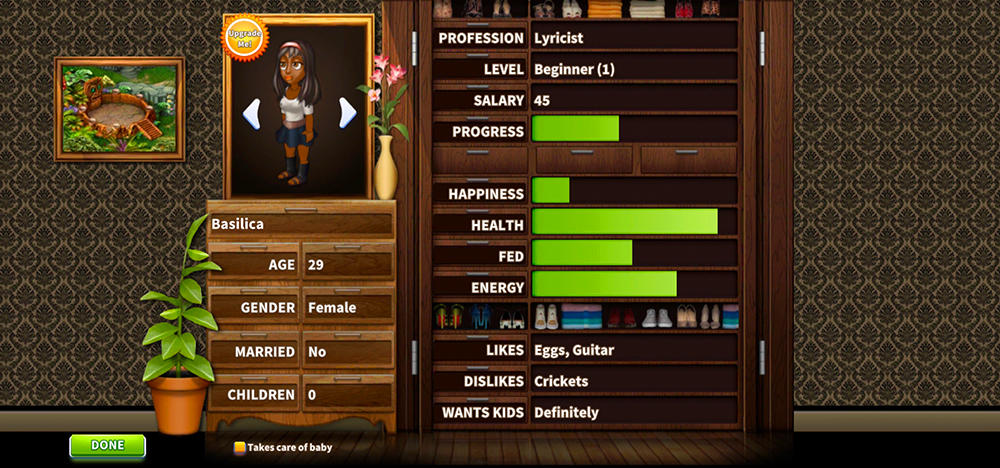The image size is (1000, 468).
Task: Toggle the Takes care of baby checkbox
Action: point(240,448)
